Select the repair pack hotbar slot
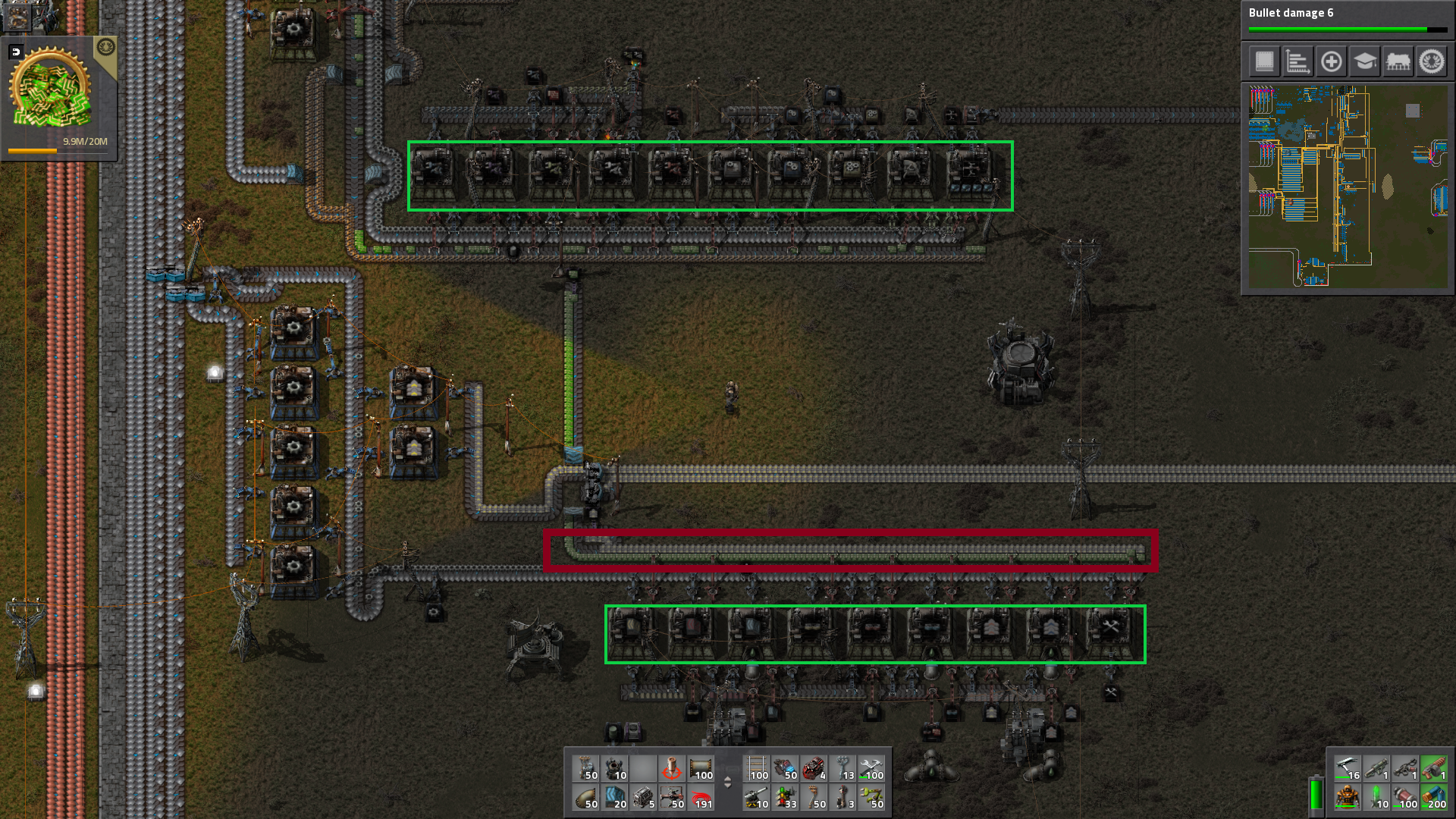 873,769
